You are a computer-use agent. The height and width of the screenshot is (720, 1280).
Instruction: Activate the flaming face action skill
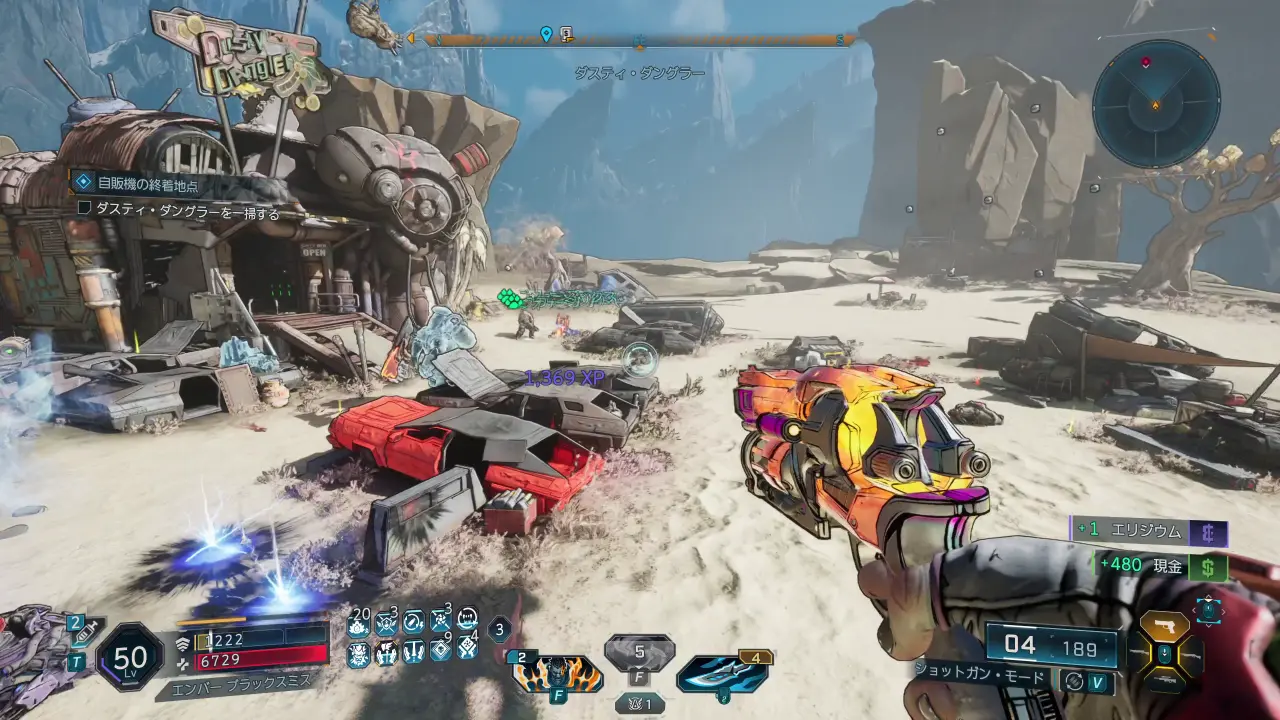coord(557,673)
